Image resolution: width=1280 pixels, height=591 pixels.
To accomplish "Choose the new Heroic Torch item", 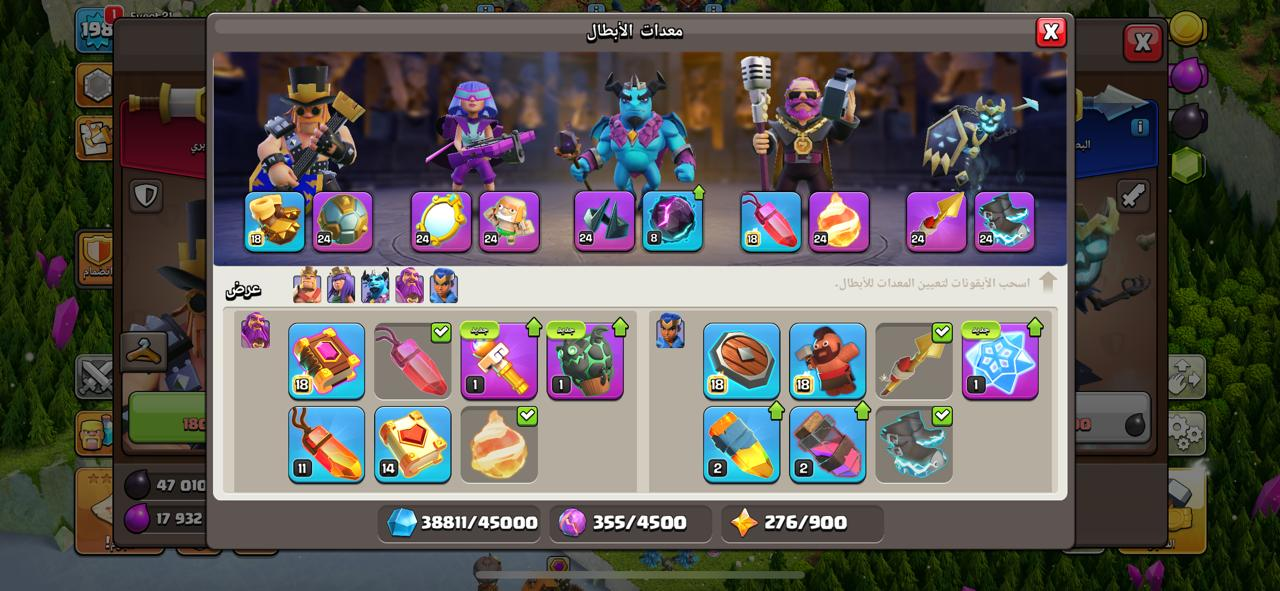I will coord(499,361).
